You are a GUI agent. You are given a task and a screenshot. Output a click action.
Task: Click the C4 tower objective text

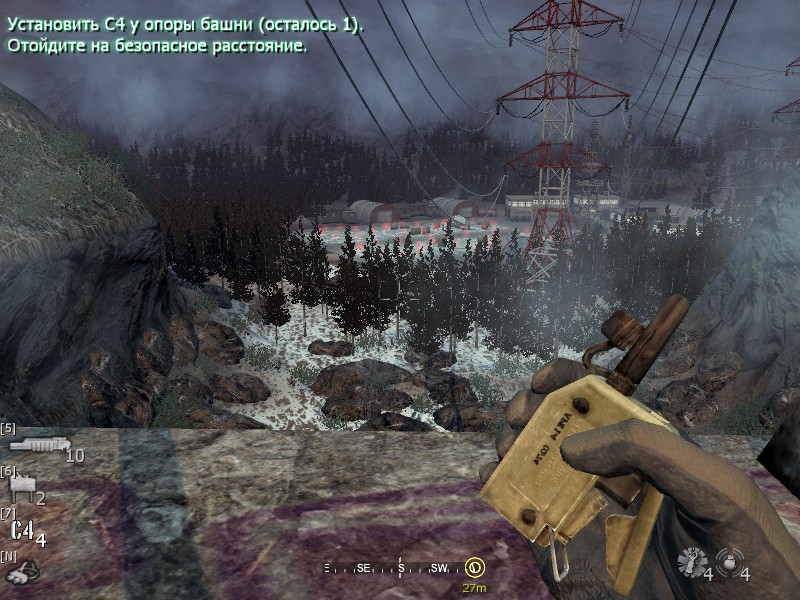point(185,24)
